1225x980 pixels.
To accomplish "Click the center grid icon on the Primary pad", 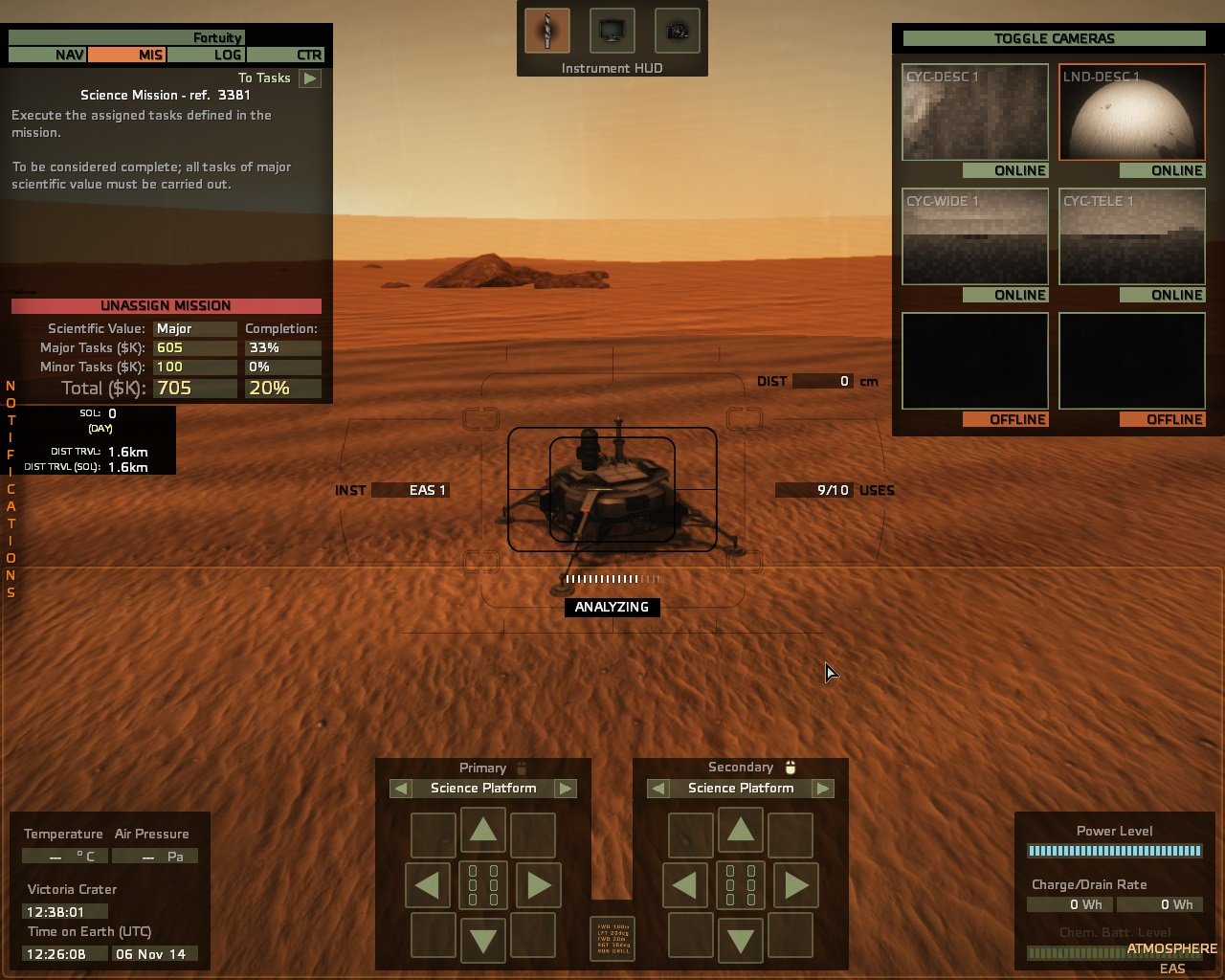I will coord(483,884).
